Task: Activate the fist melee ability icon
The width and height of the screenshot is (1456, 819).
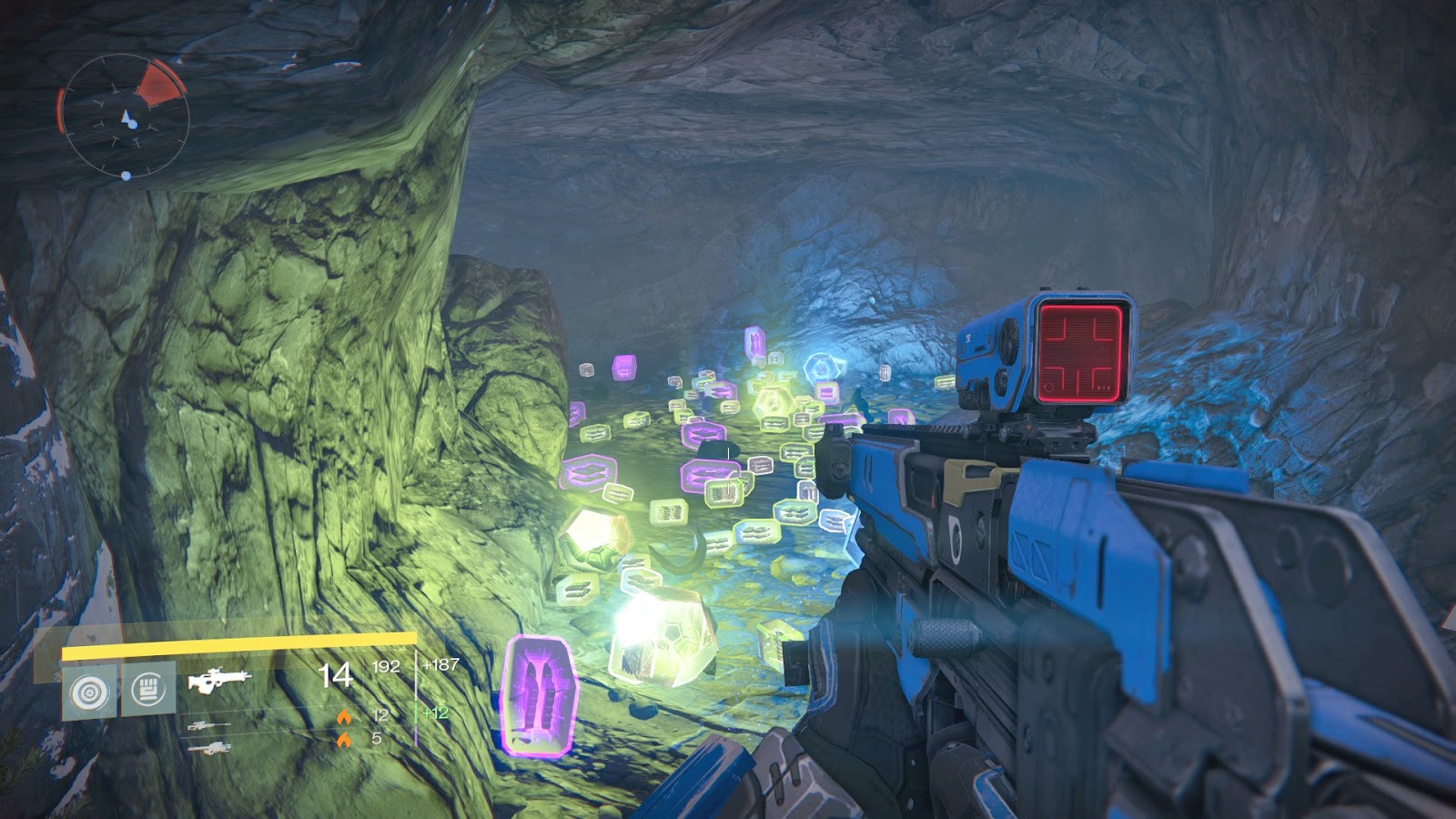Action: (148, 690)
